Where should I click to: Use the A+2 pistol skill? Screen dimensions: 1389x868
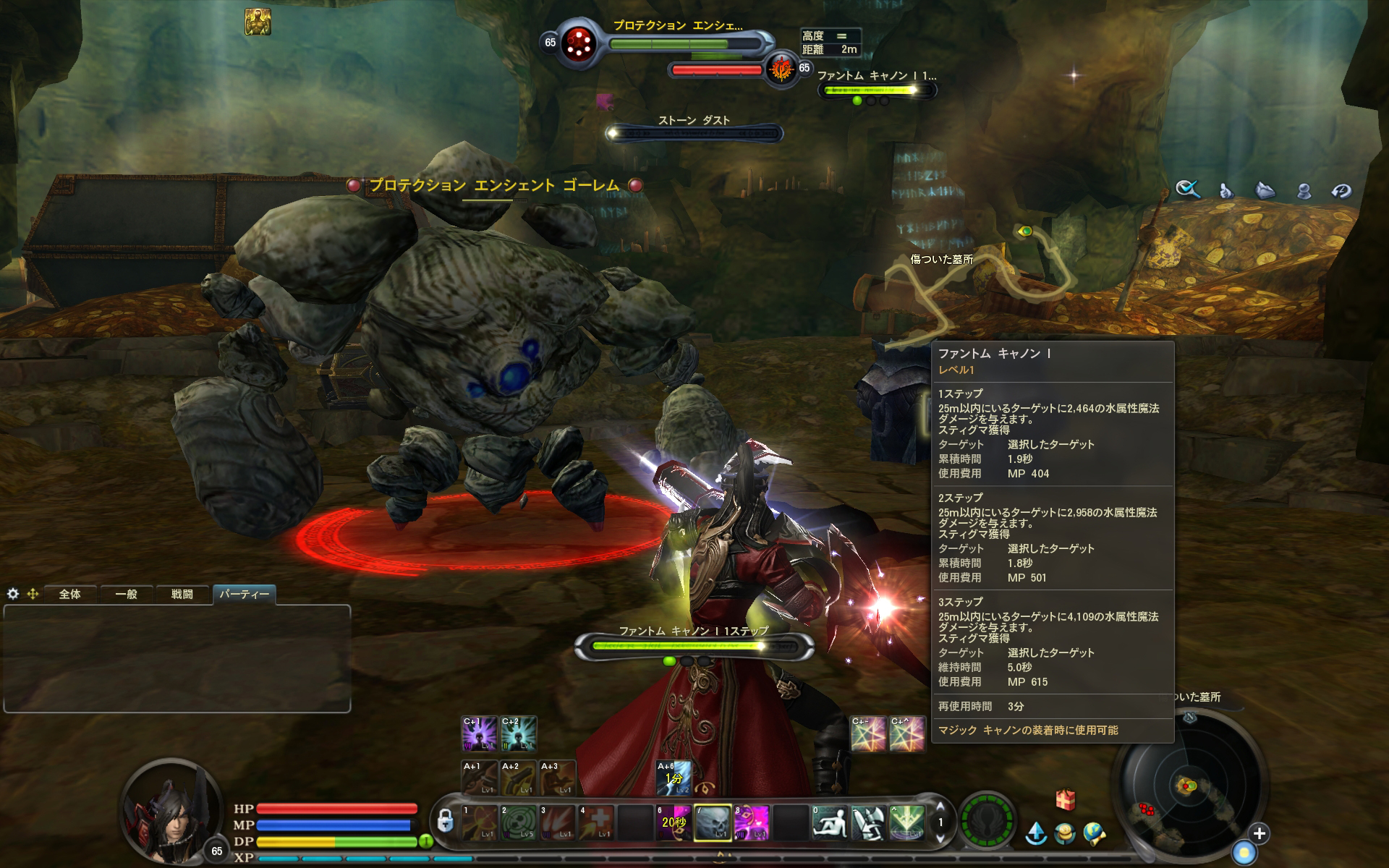[x=519, y=778]
